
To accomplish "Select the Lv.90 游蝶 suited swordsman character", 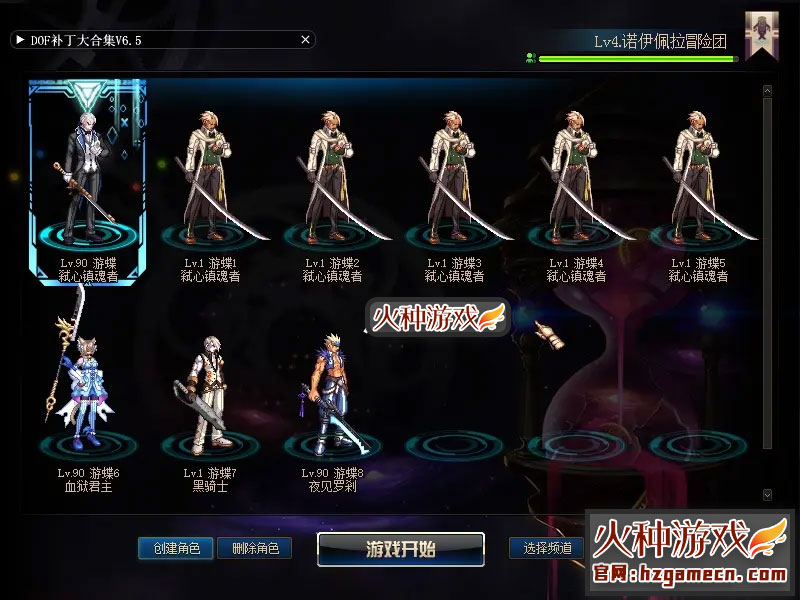I will [88, 180].
